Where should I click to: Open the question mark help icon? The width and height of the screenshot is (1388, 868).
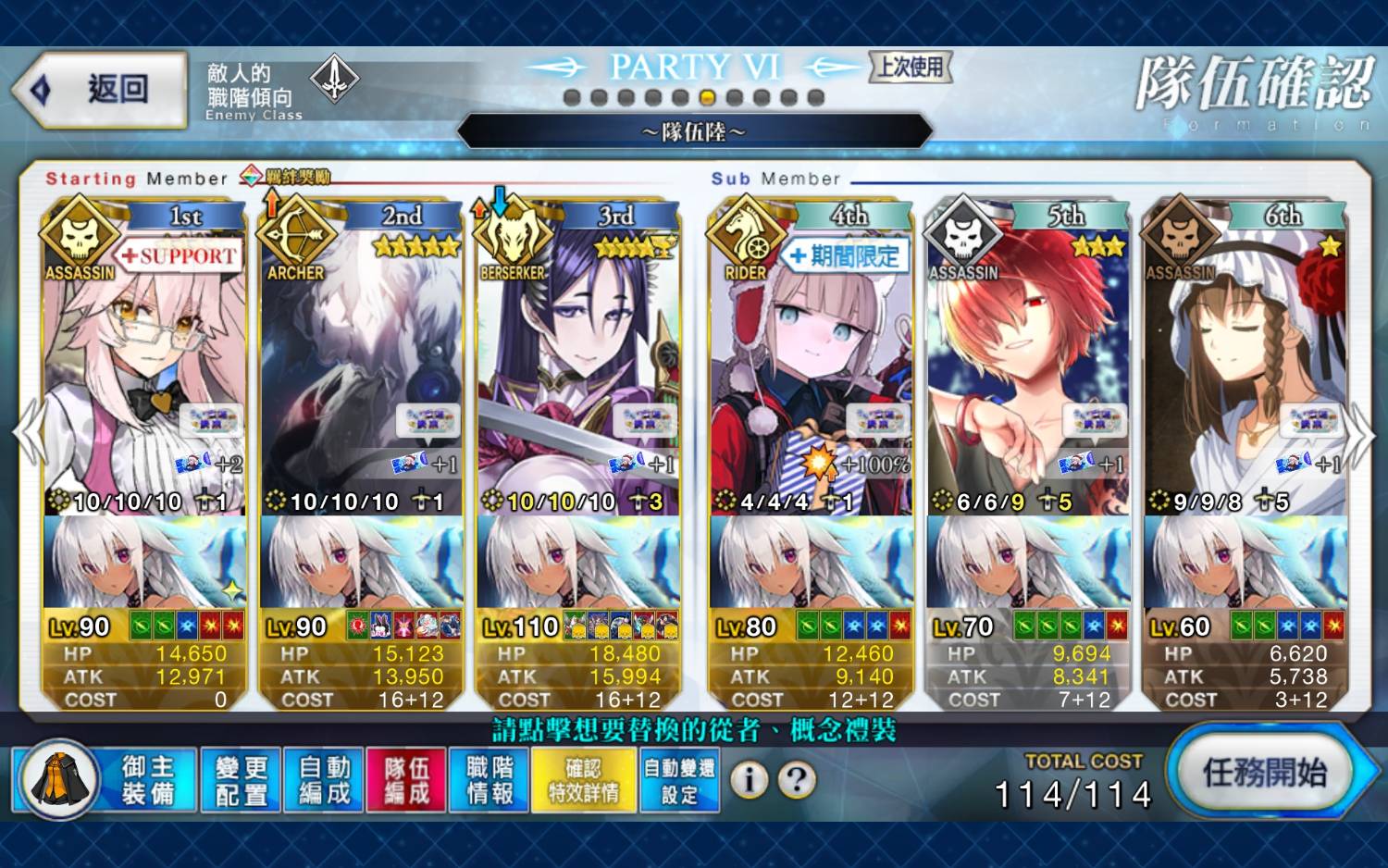click(796, 780)
